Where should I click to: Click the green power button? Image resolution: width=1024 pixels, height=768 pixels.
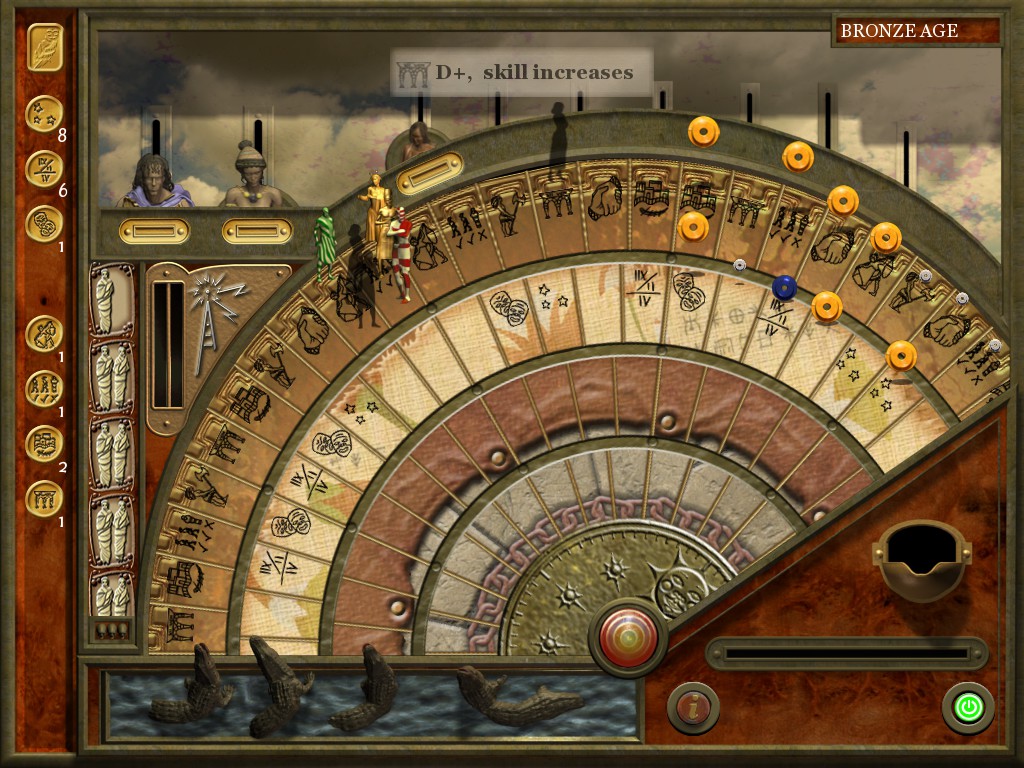point(967,707)
